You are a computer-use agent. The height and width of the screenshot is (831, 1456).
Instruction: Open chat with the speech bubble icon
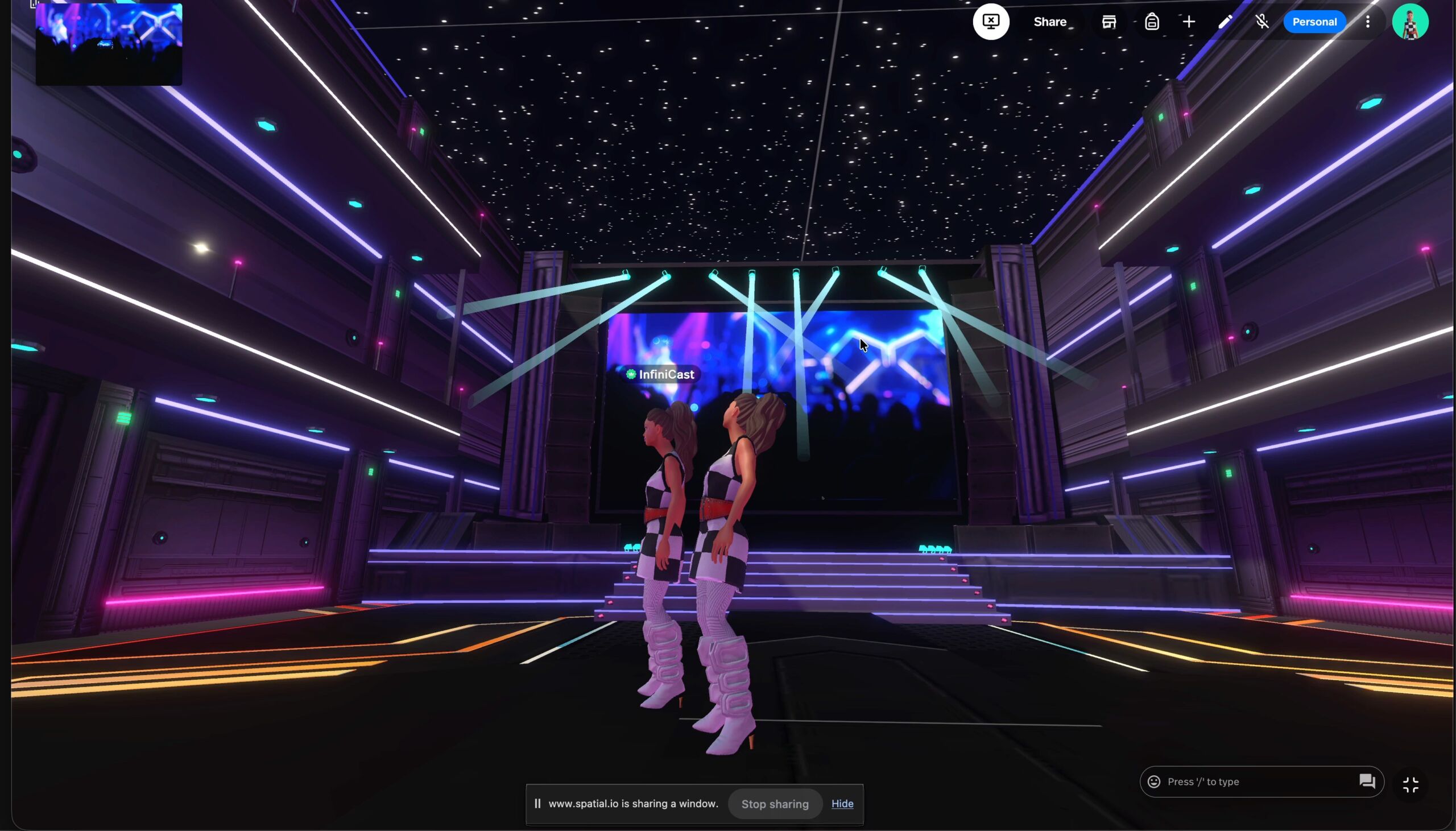(1367, 782)
